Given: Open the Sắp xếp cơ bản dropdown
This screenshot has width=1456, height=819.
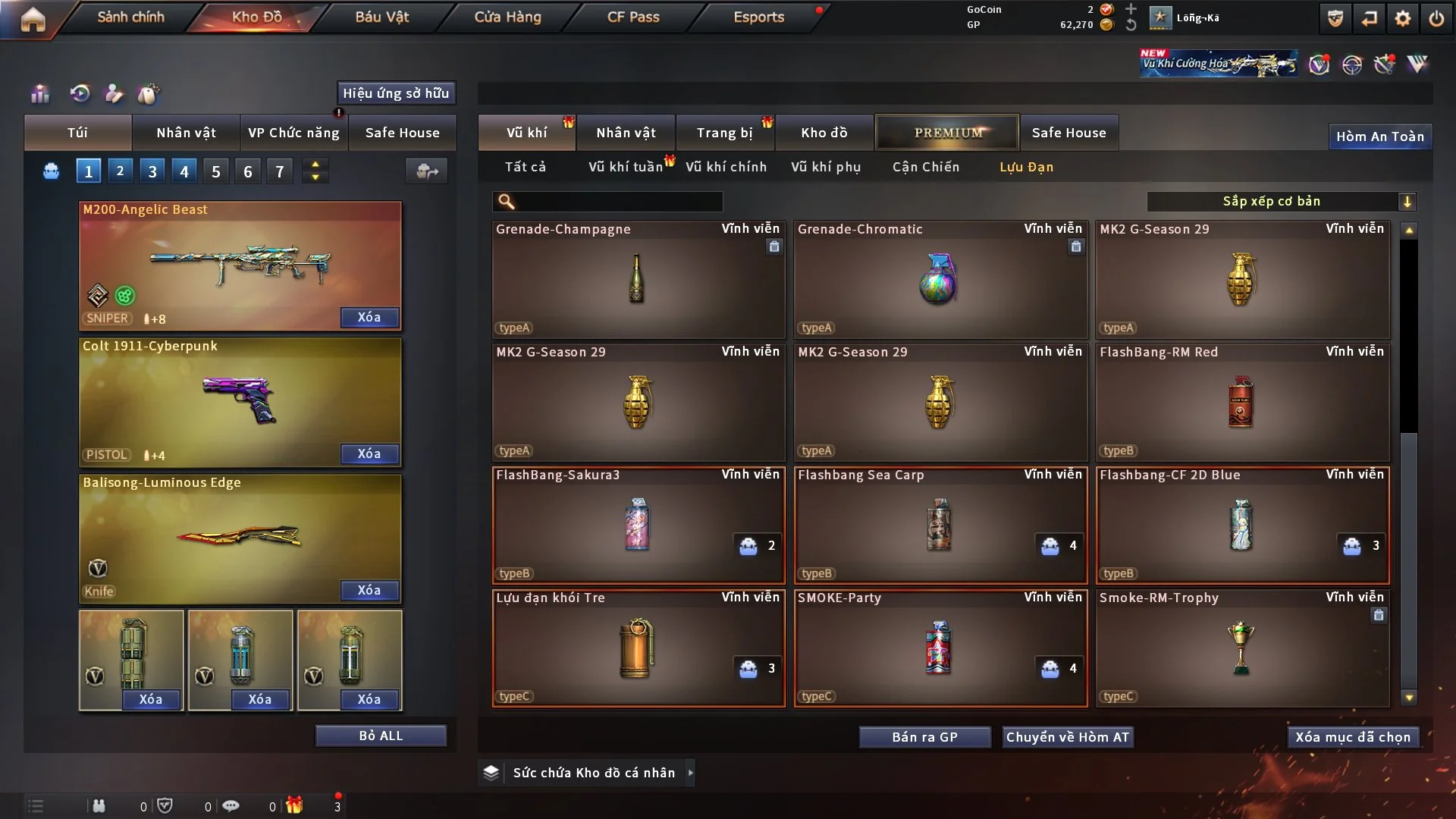Looking at the screenshot, I should [1281, 201].
